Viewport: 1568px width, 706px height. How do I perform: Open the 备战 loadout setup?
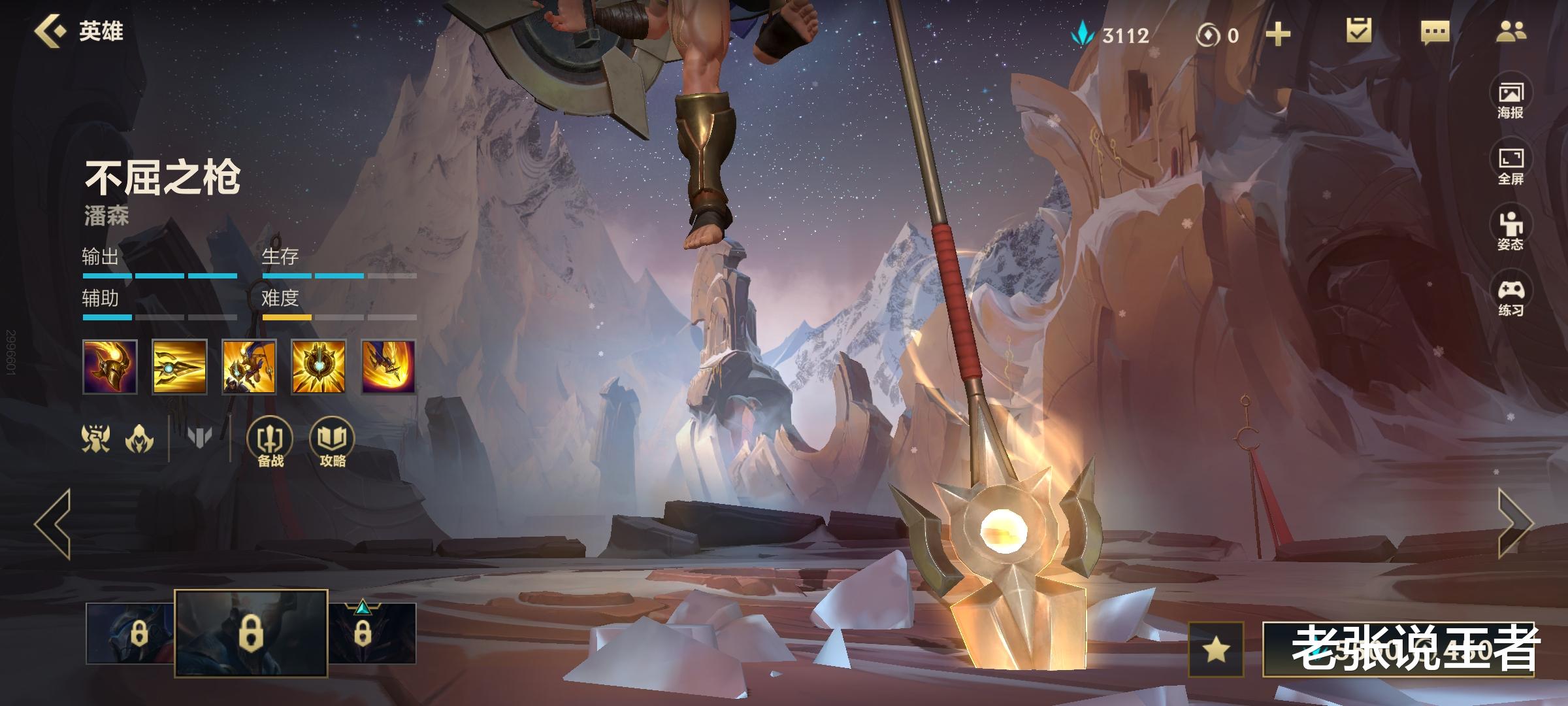[270, 443]
